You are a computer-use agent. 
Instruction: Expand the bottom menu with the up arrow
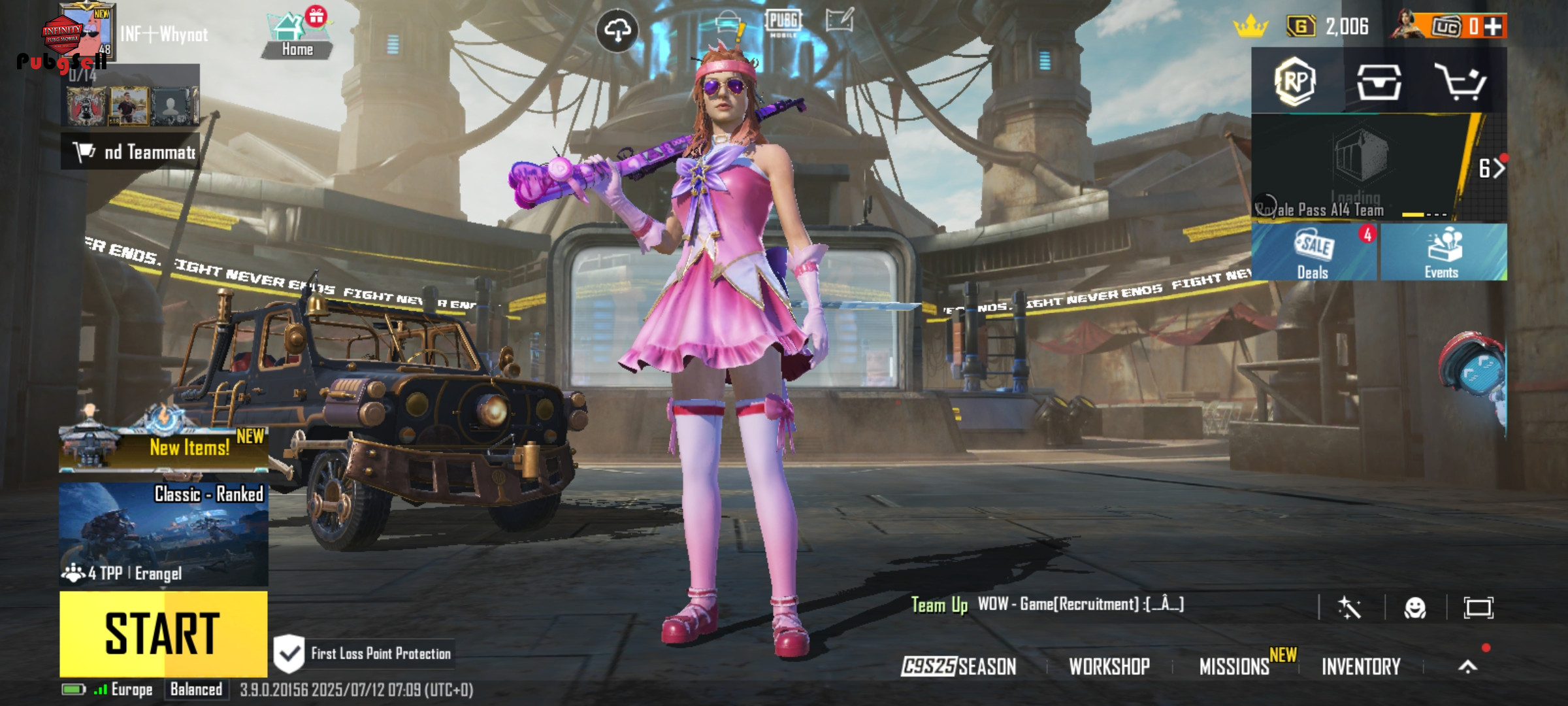pyautogui.click(x=1467, y=666)
